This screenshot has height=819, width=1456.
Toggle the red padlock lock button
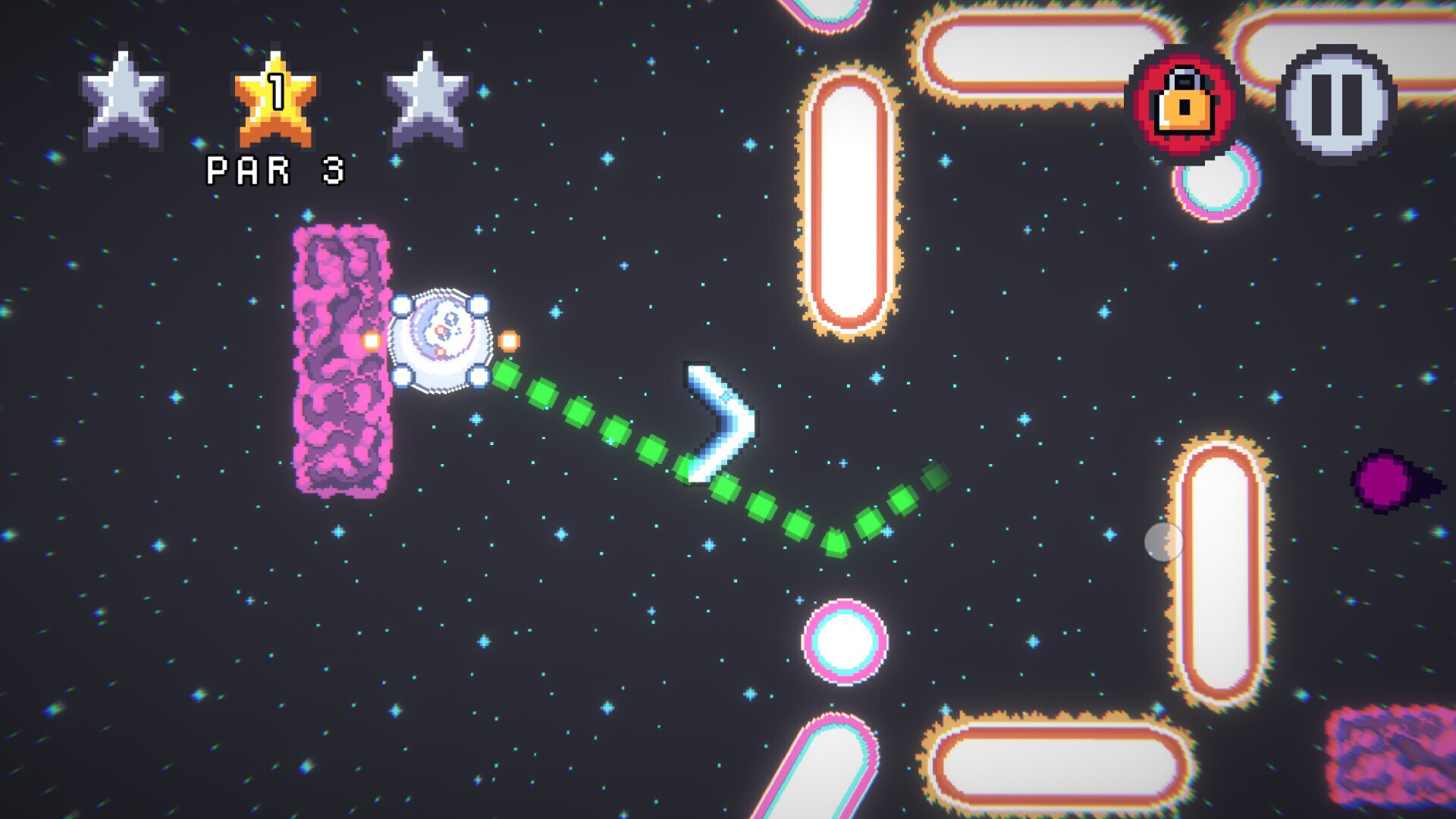tap(1184, 104)
